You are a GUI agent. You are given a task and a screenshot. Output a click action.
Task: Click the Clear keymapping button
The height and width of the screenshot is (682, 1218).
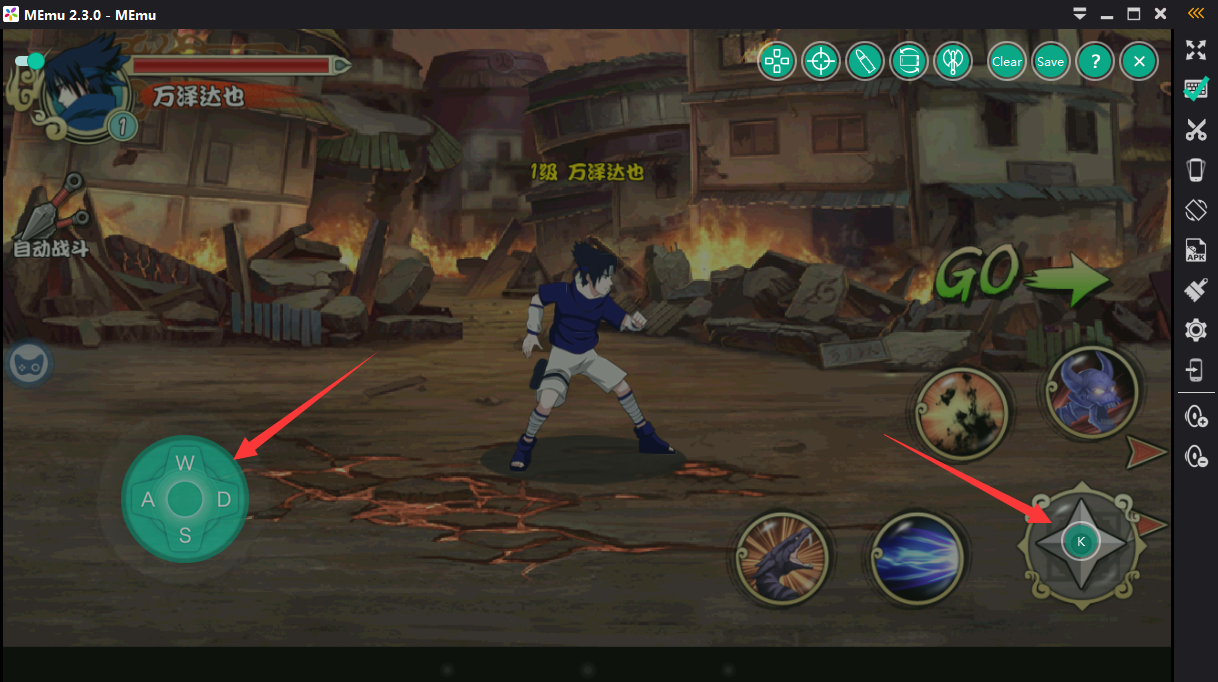(x=1007, y=61)
